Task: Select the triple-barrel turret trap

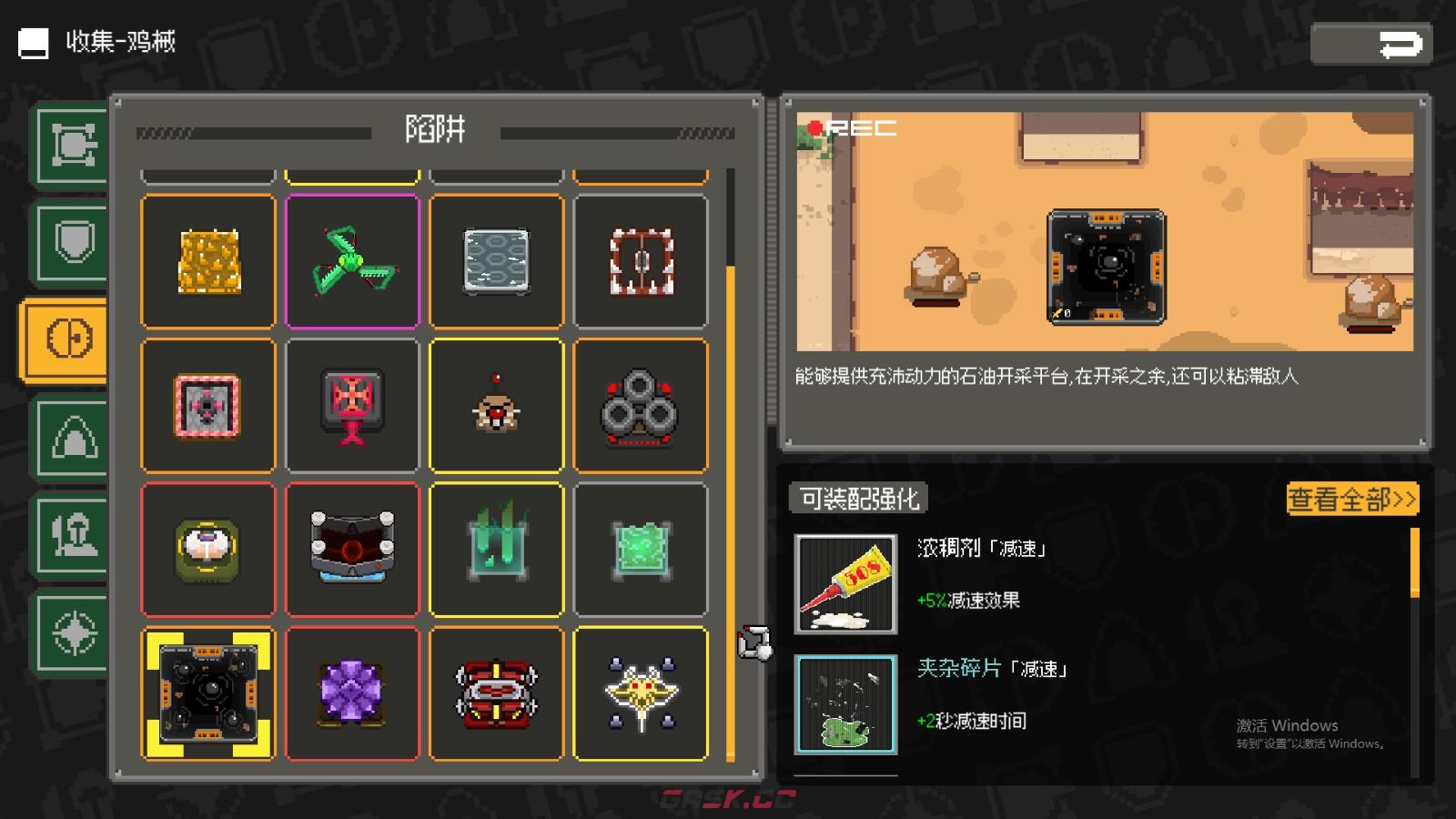Action: coord(640,405)
